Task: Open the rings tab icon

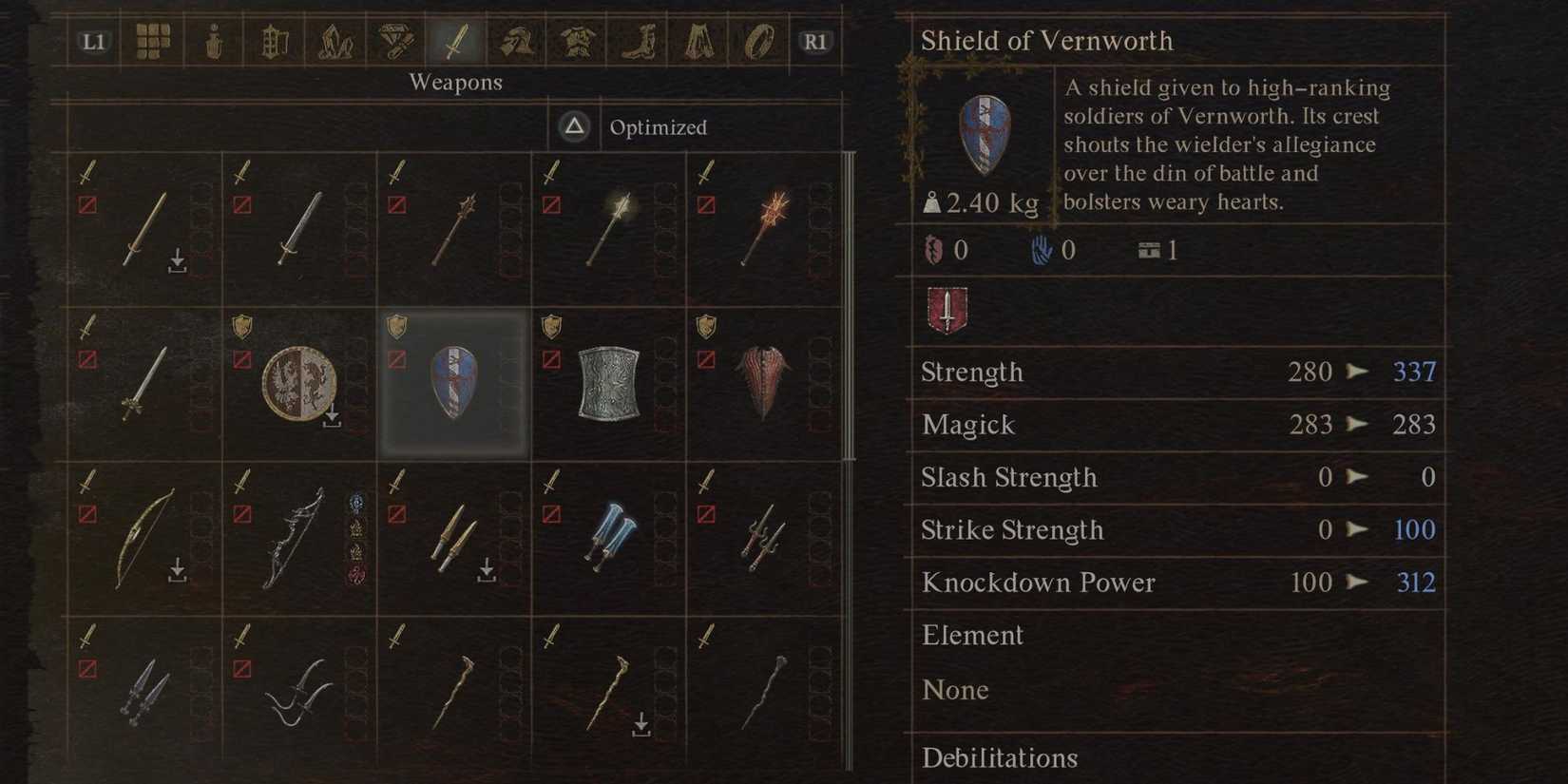Action: (759, 40)
